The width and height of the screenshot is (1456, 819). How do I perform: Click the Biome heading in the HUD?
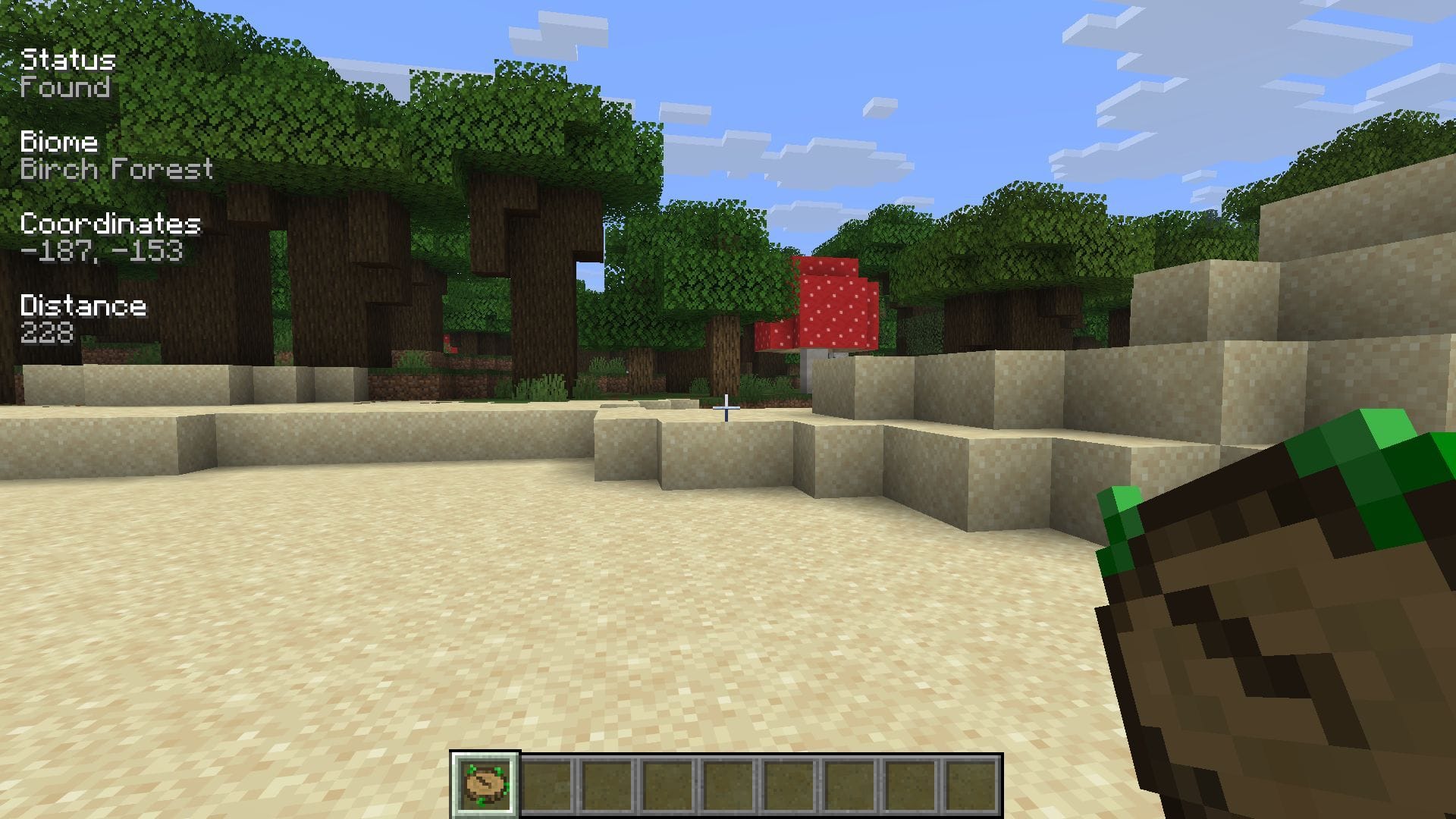(59, 143)
